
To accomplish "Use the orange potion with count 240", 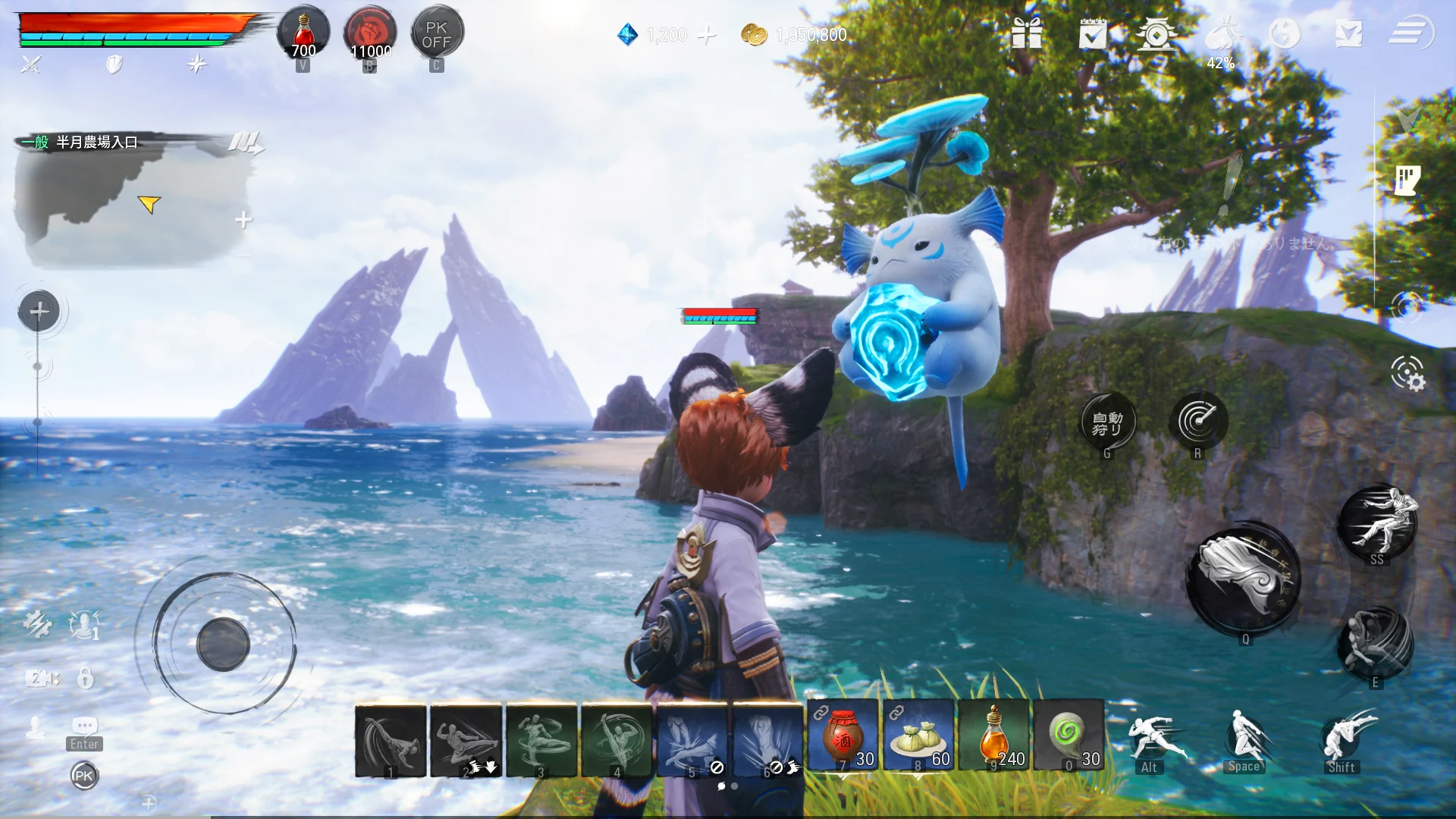I will [x=993, y=736].
